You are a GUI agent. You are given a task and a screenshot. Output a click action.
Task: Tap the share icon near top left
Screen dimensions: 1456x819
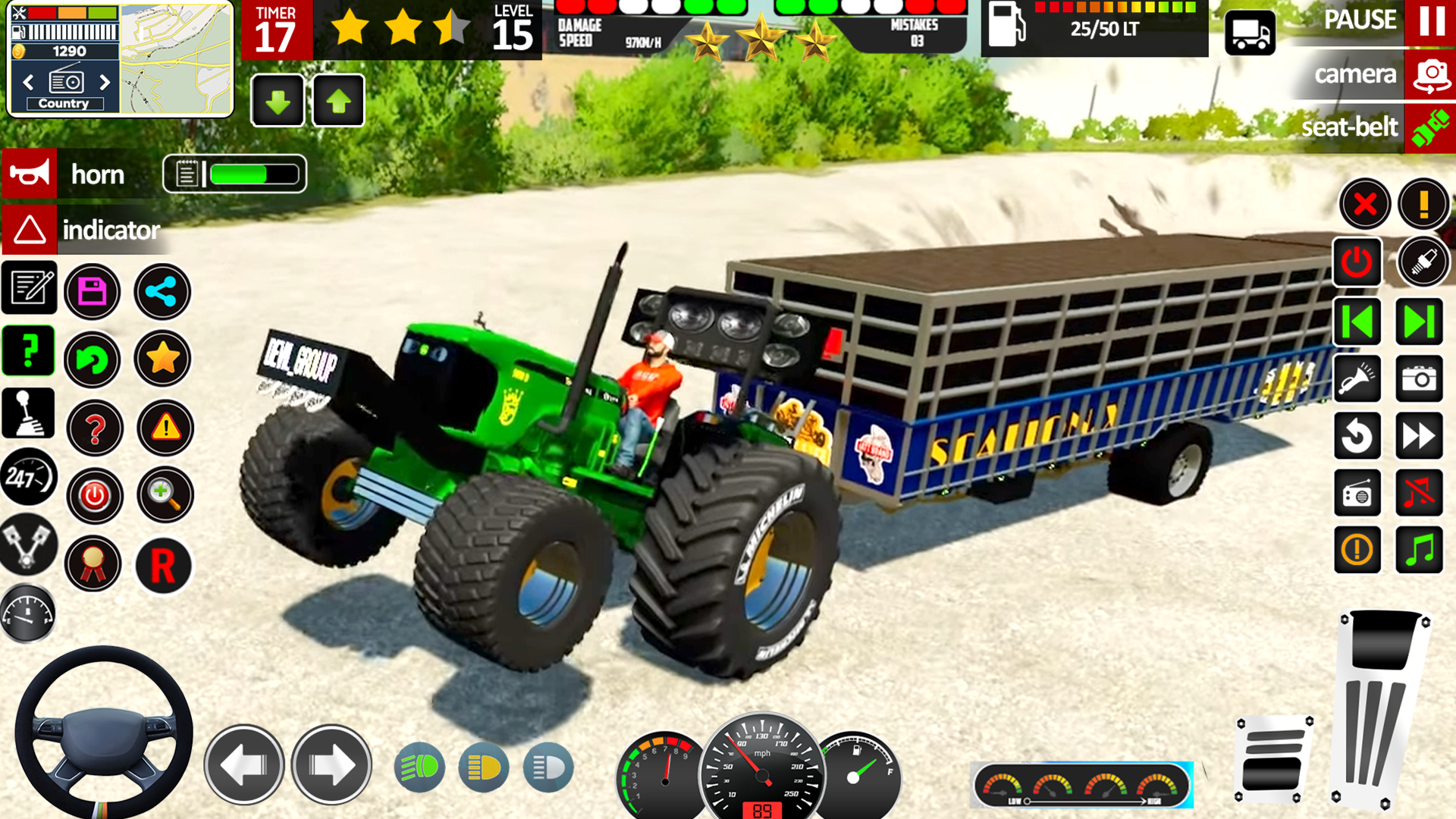point(162,290)
